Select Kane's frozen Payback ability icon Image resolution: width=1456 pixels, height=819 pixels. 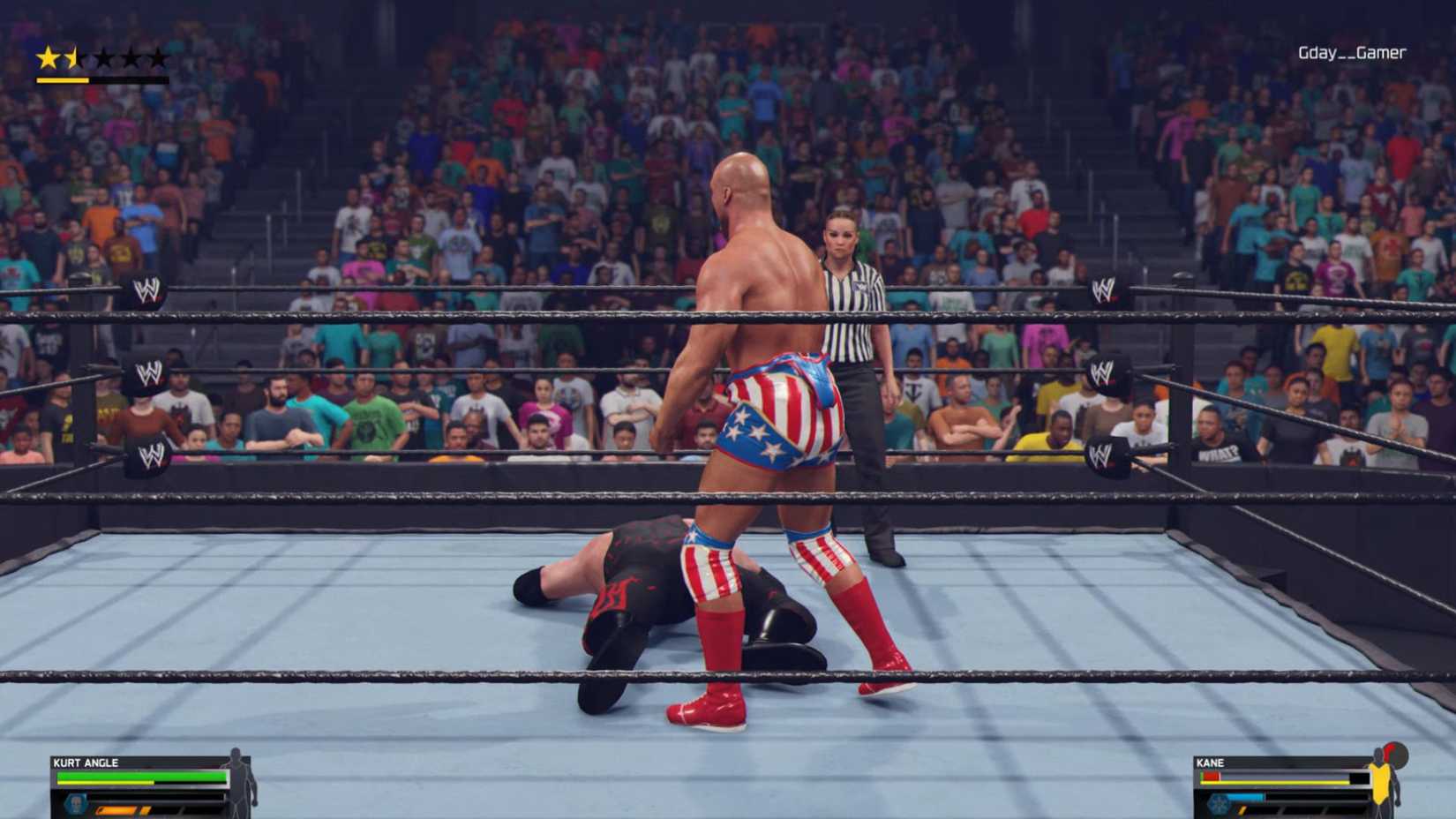[1219, 805]
